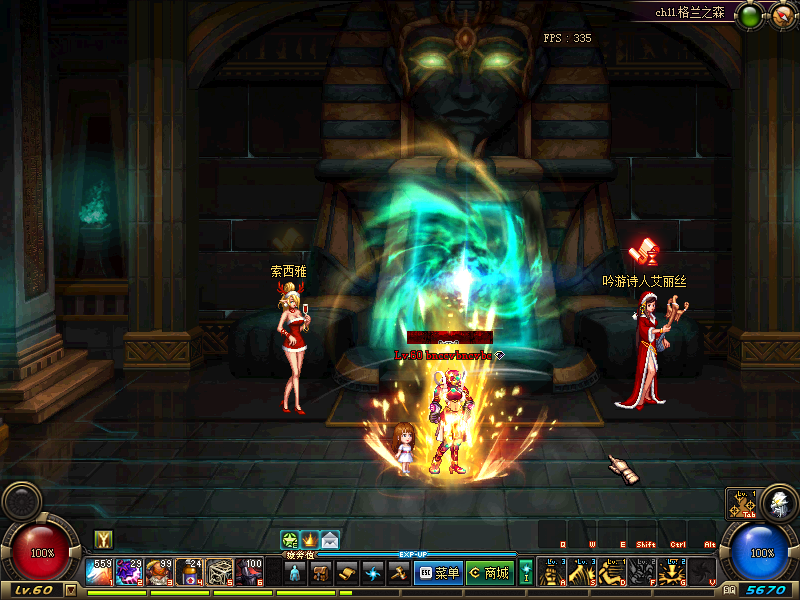800x600 pixels.
Task: Select the red potion bottle slot
Action: 190,572
